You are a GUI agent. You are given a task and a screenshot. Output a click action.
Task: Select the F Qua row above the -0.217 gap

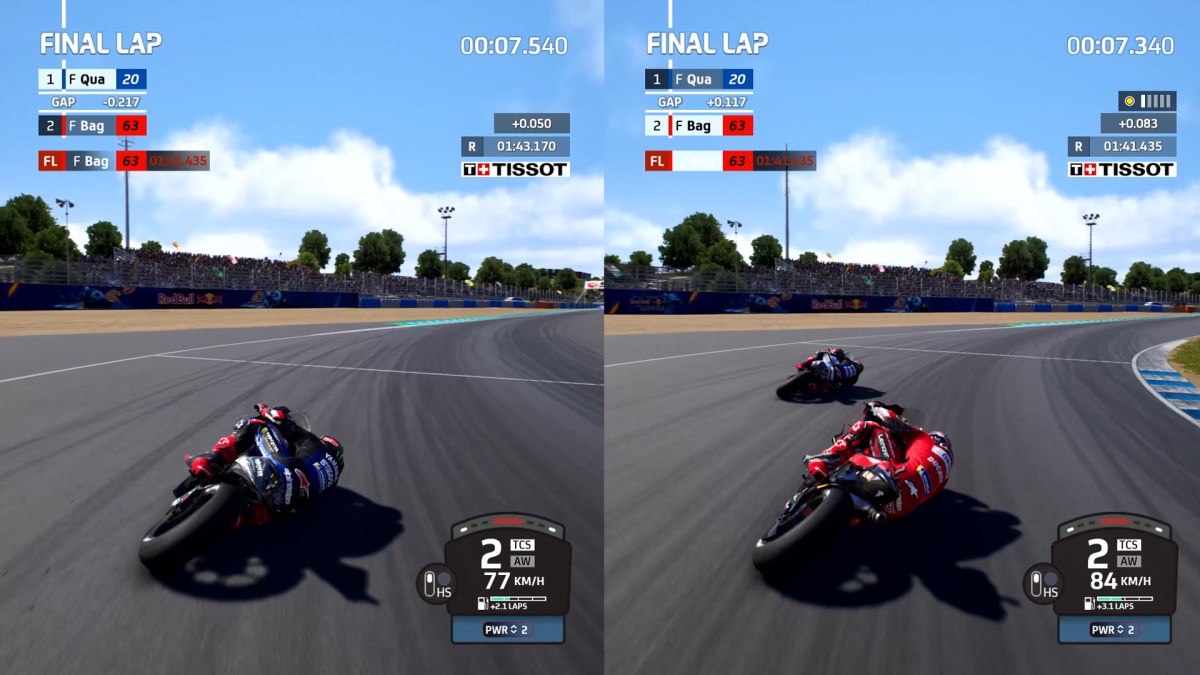point(92,79)
